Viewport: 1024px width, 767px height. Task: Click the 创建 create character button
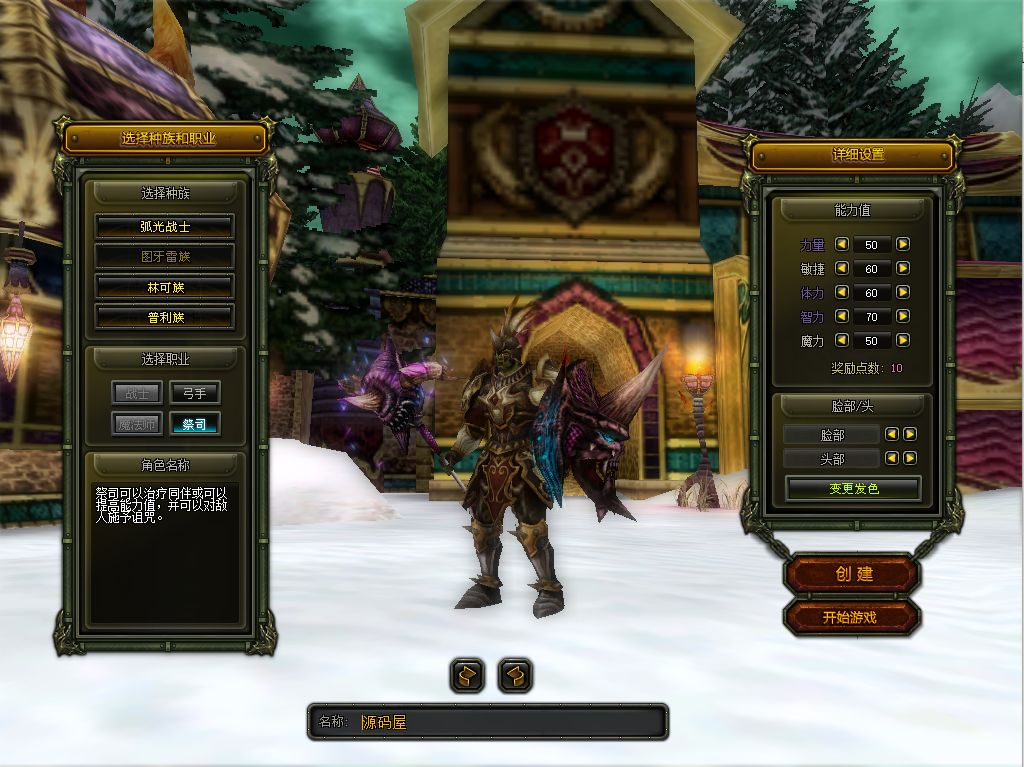click(x=853, y=574)
